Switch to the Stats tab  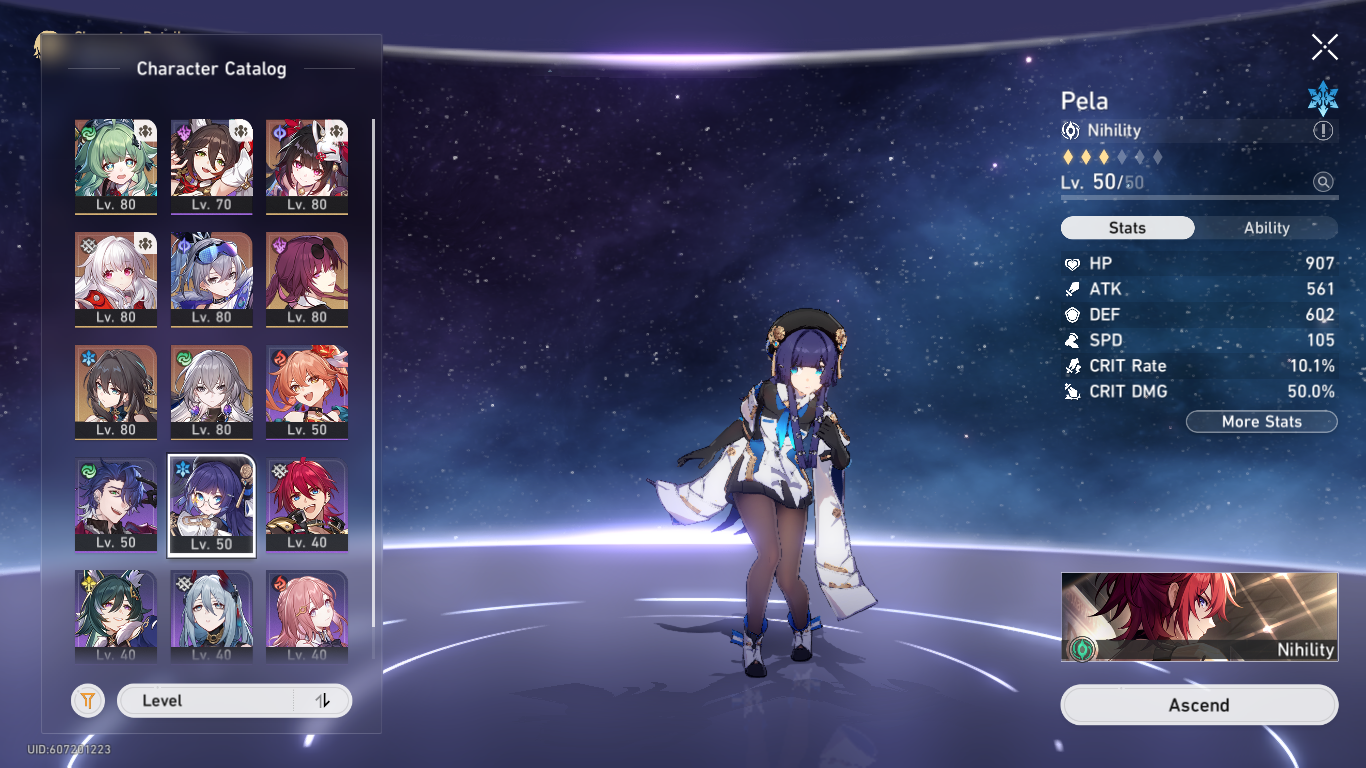pyautogui.click(x=1127, y=228)
